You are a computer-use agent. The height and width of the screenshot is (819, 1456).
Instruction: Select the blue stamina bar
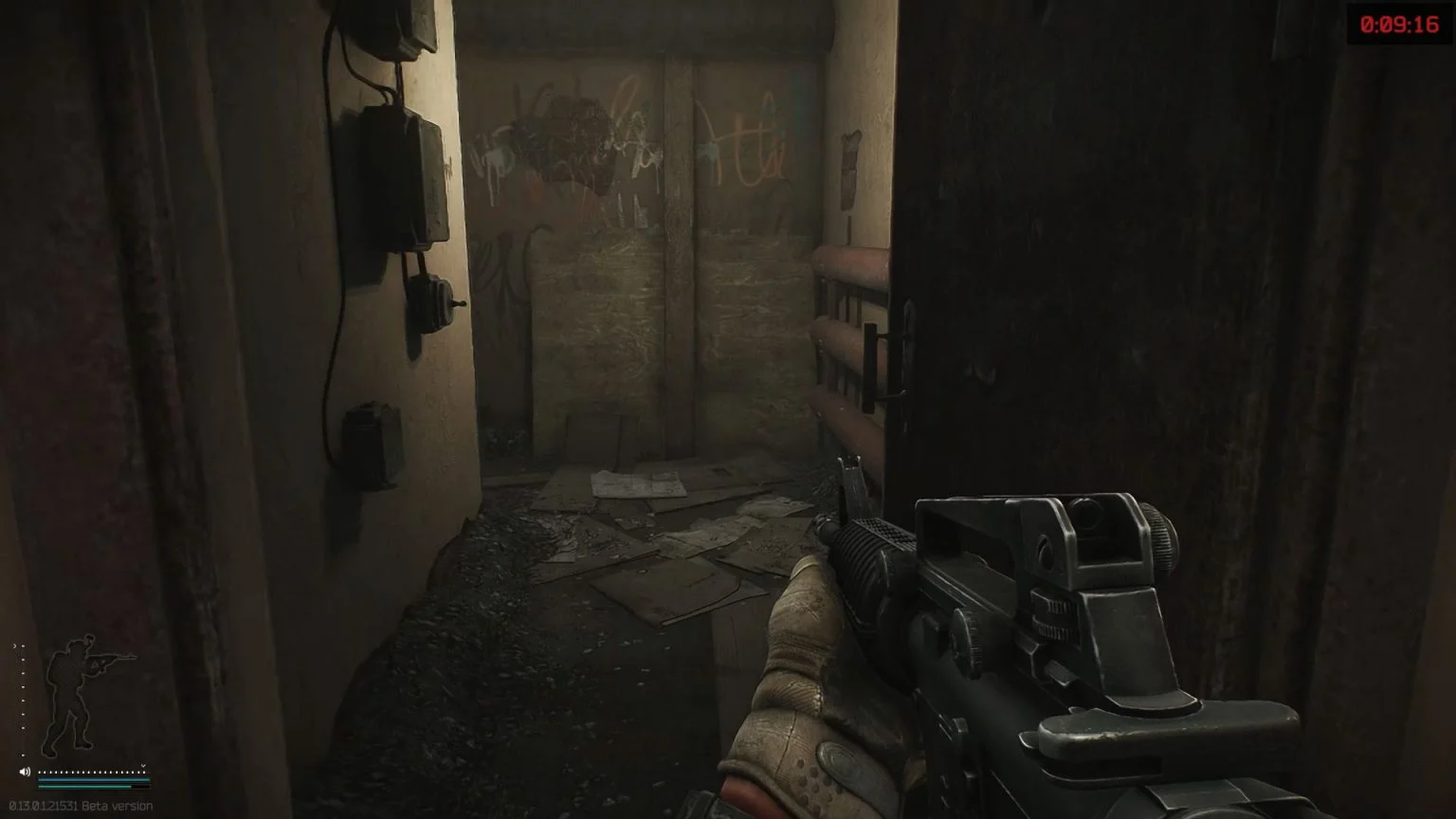point(95,780)
